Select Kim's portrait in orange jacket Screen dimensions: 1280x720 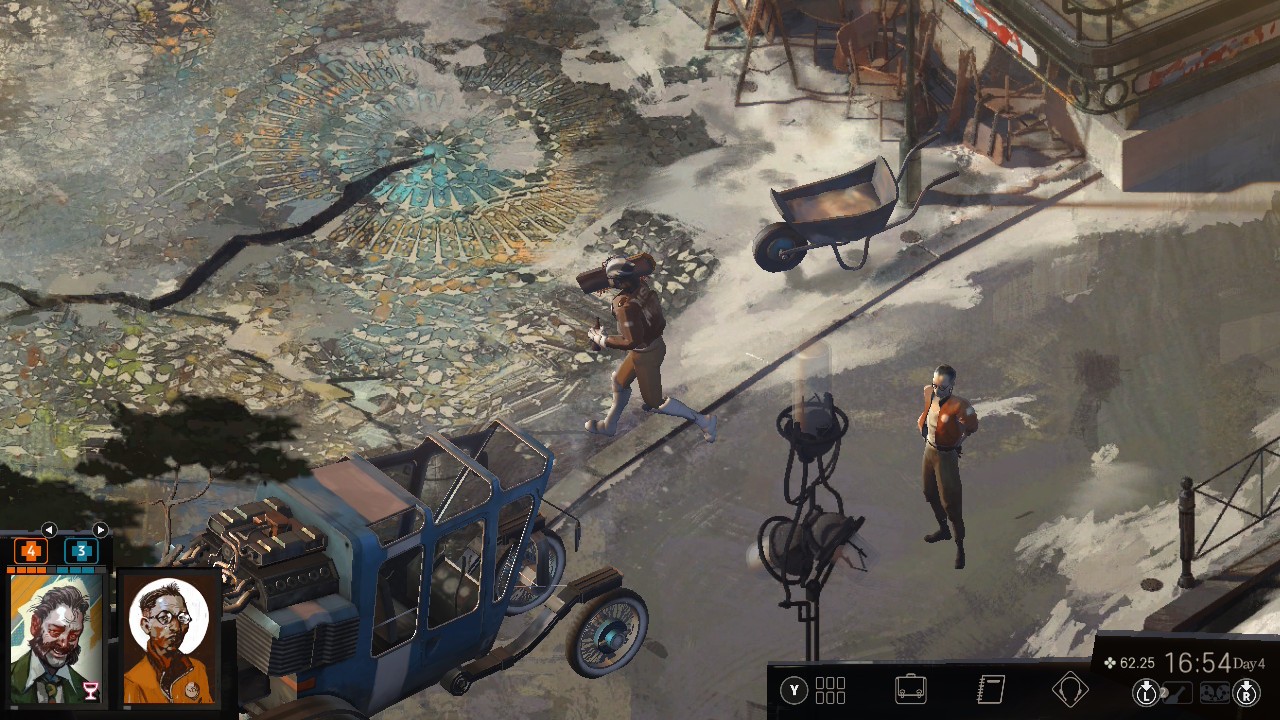tap(169, 638)
